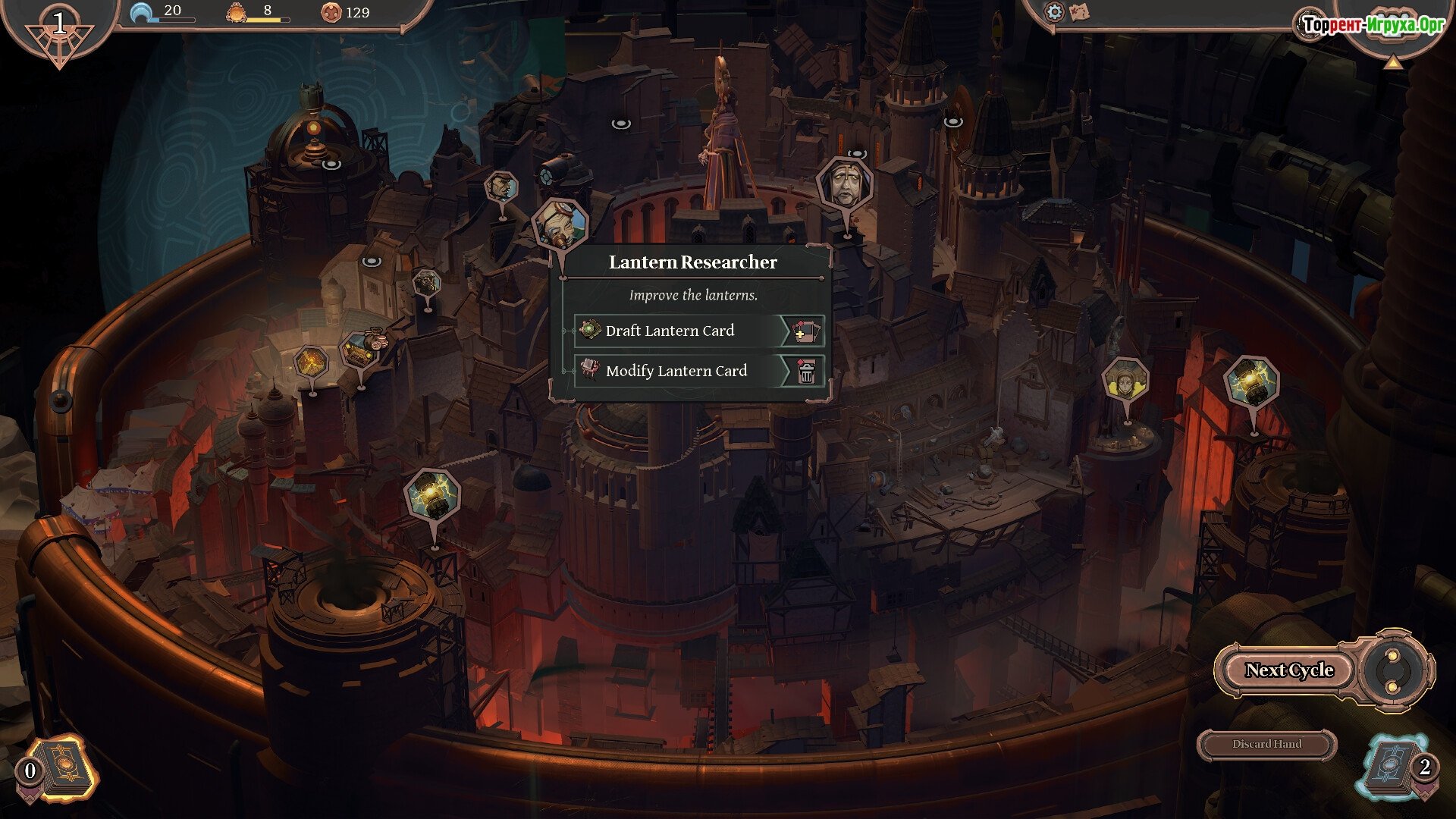Click the Discard Hand button
Viewport: 1456px width, 819px height.
(1266, 744)
